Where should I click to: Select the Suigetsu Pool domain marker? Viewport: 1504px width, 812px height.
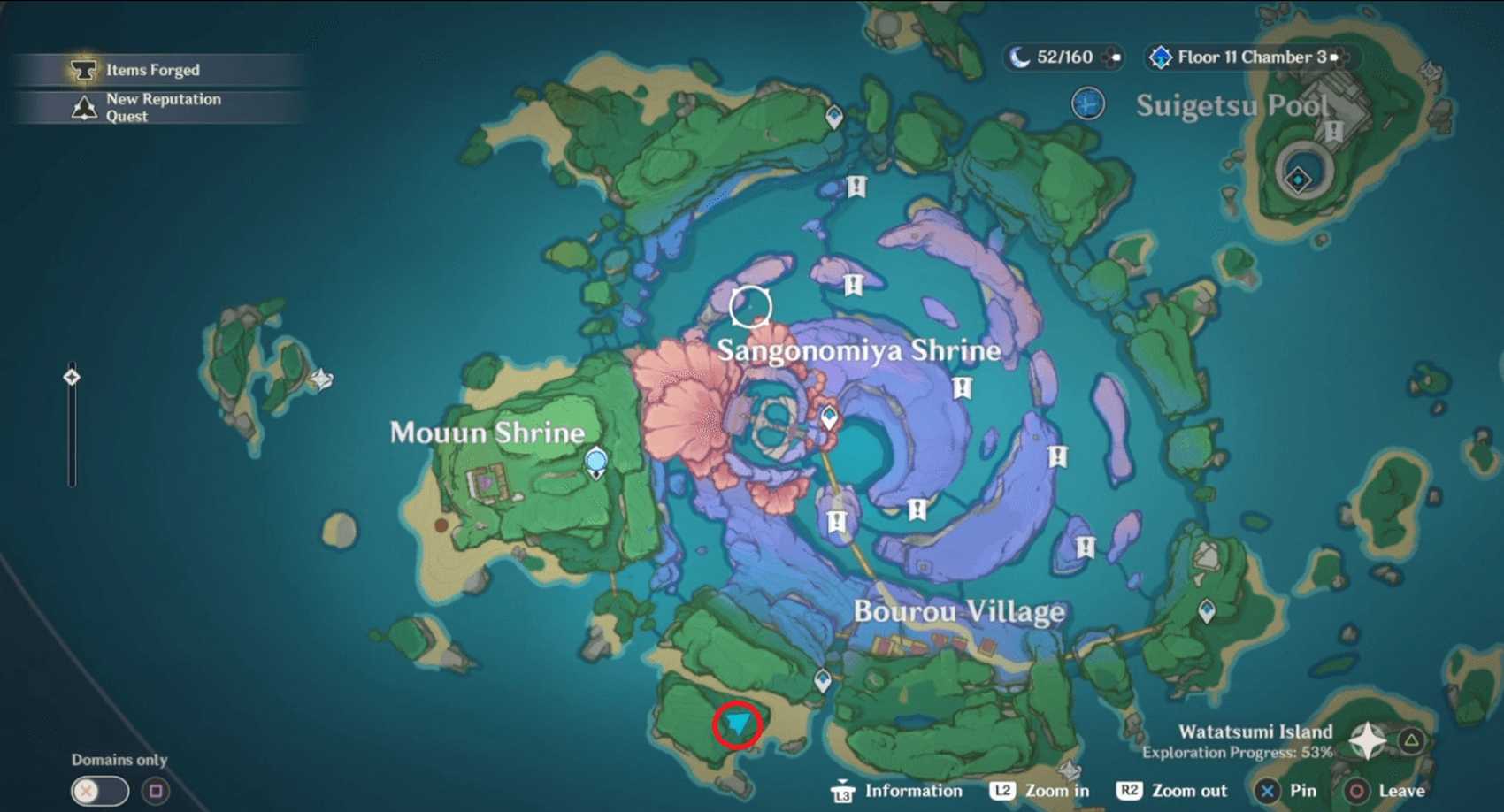click(1087, 104)
